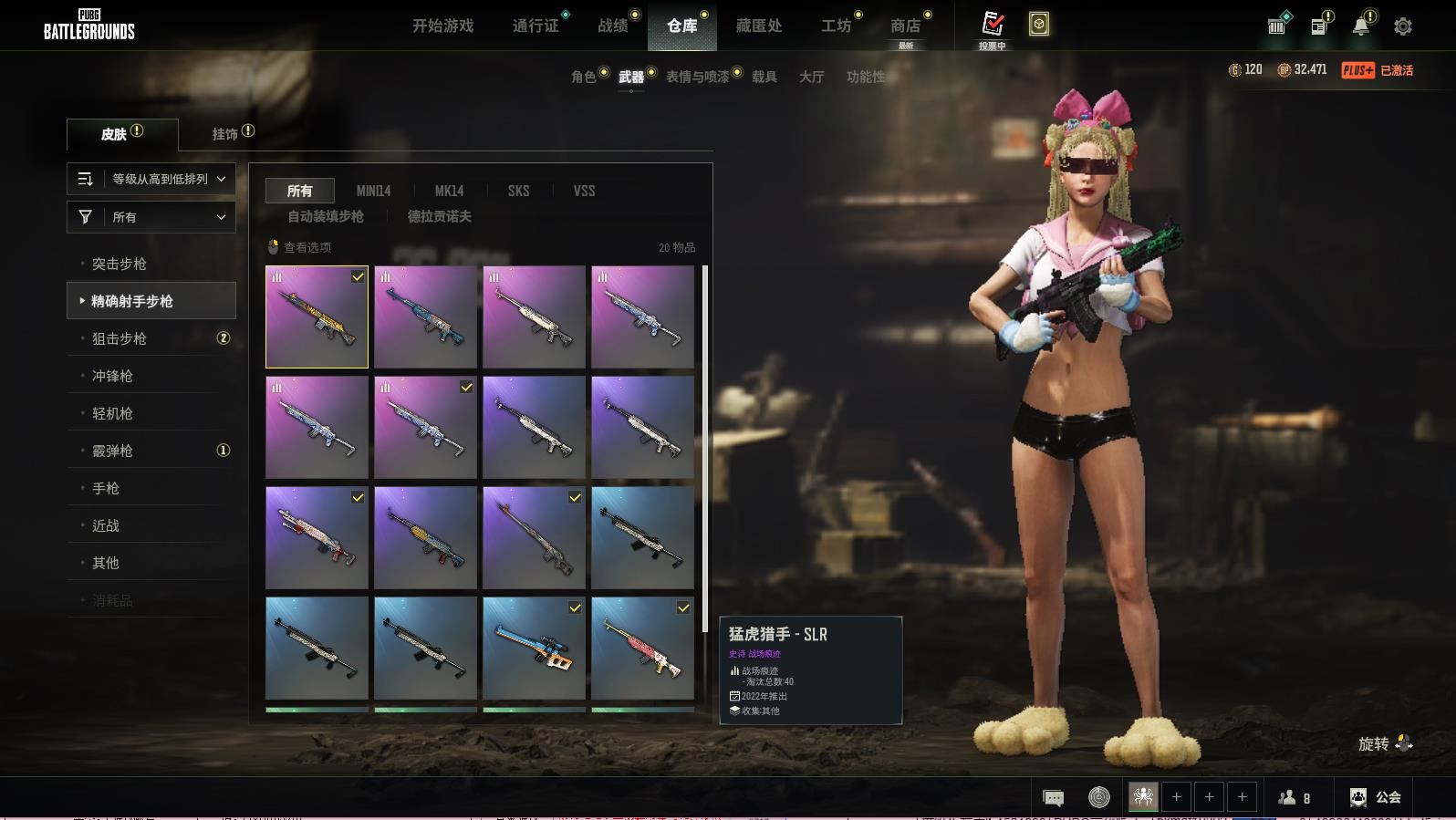1456x820 pixels.
Task: Open the 开始游戏 start game menu
Action: point(442,26)
